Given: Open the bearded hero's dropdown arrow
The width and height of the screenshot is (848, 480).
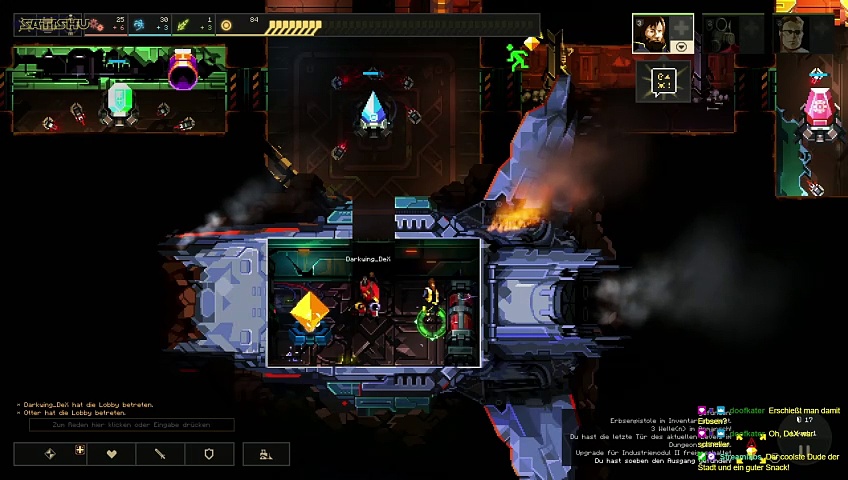Looking at the screenshot, I should coord(682,46).
